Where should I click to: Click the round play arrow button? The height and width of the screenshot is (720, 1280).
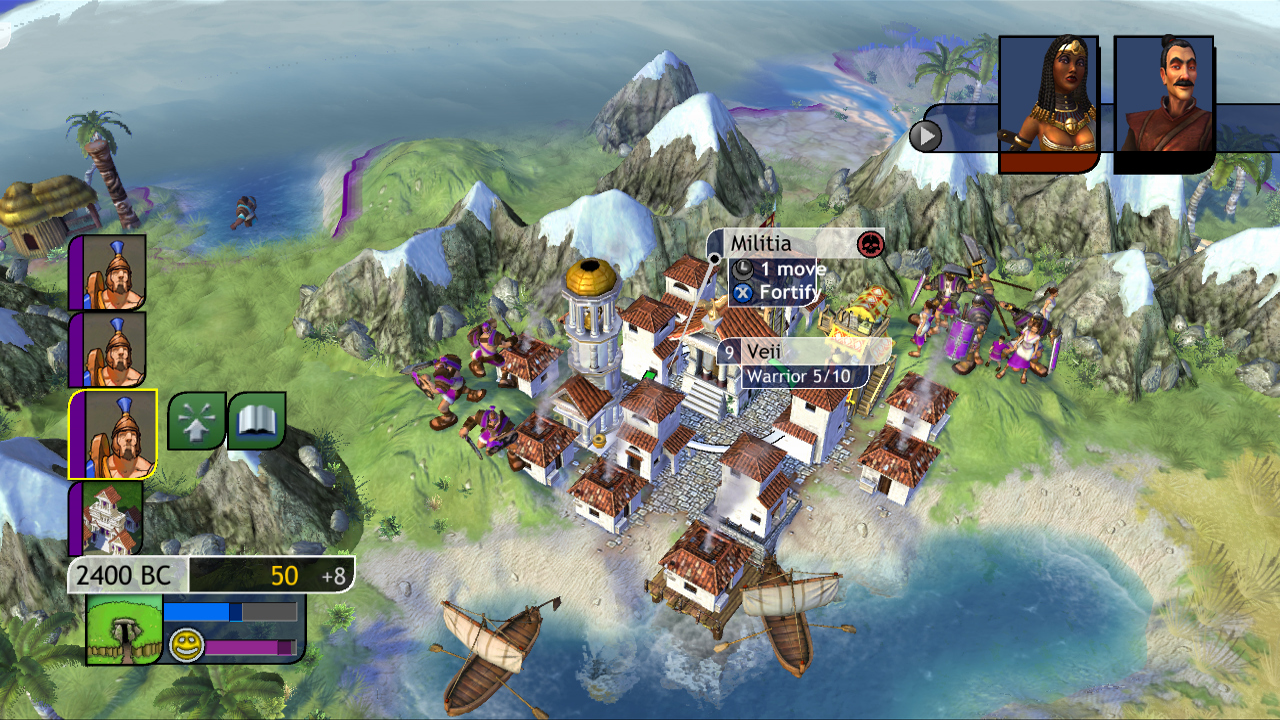pyautogui.click(x=926, y=135)
